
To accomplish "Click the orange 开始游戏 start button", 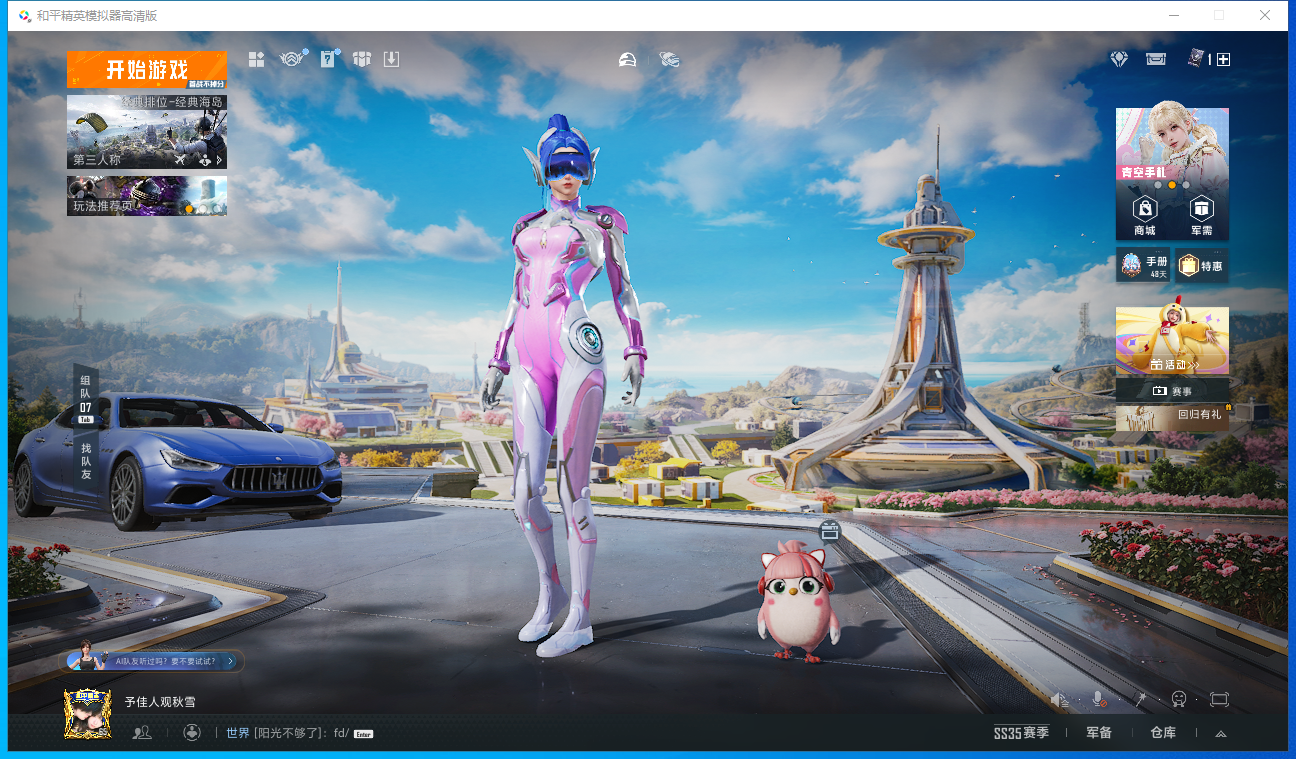I will tap(147, 69).
